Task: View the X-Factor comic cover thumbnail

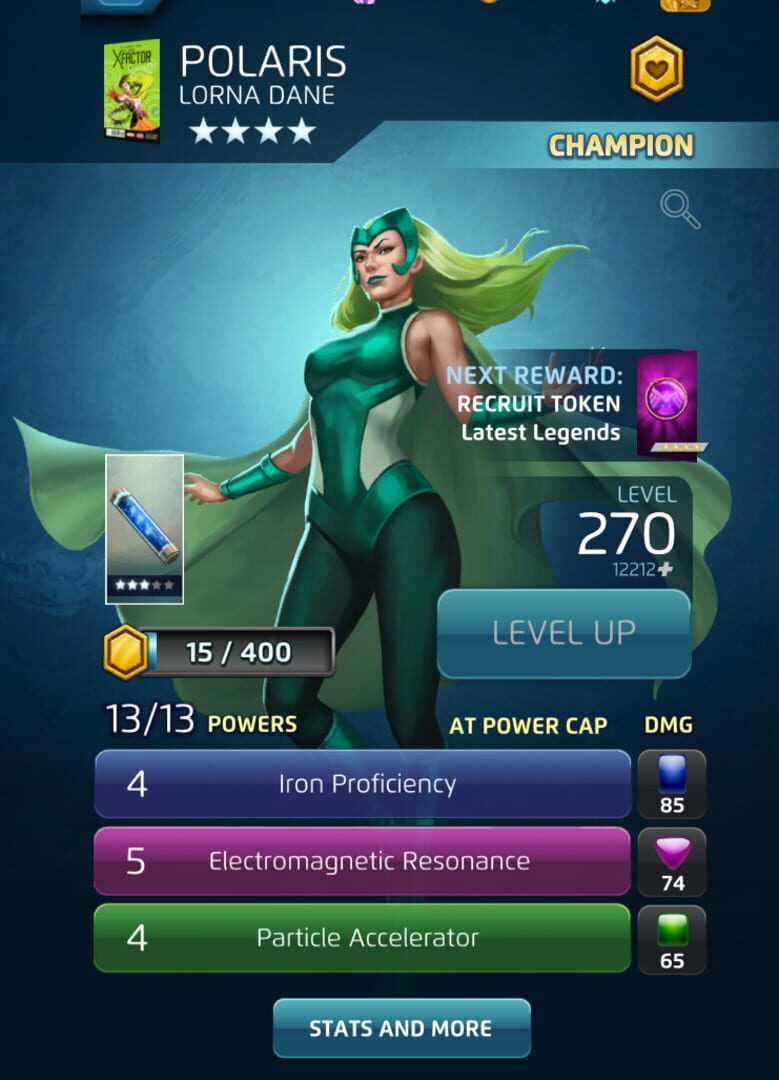Action: 131,90
